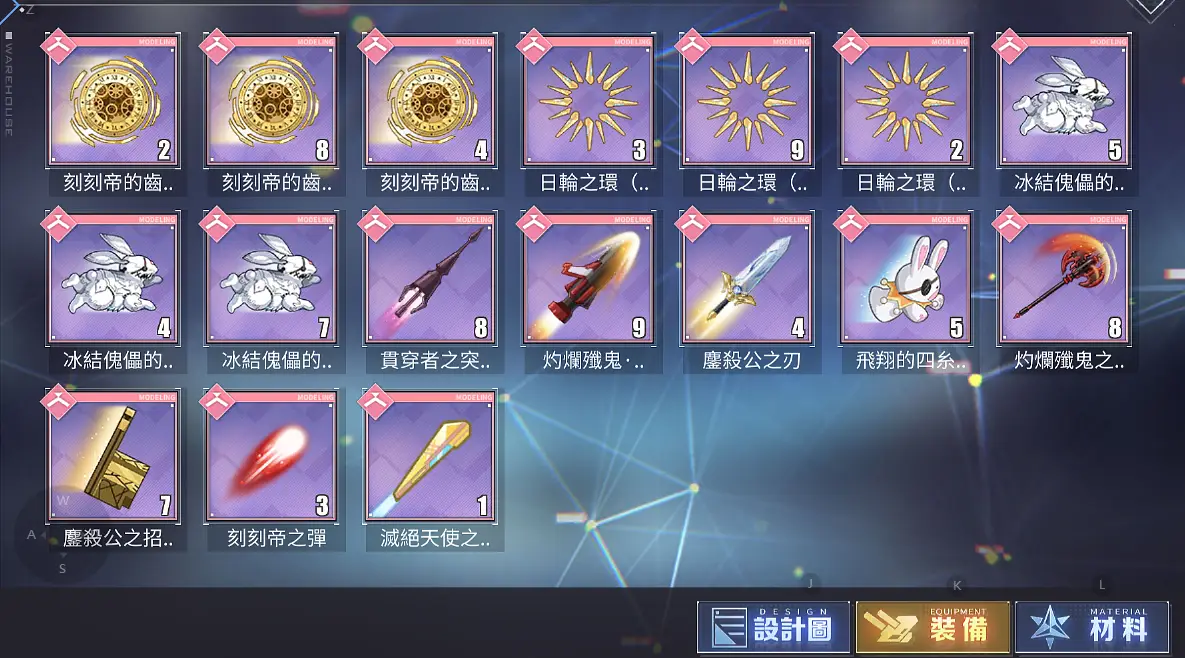Open the 設計圖 (Design) tab

click(x=773, y=627)
